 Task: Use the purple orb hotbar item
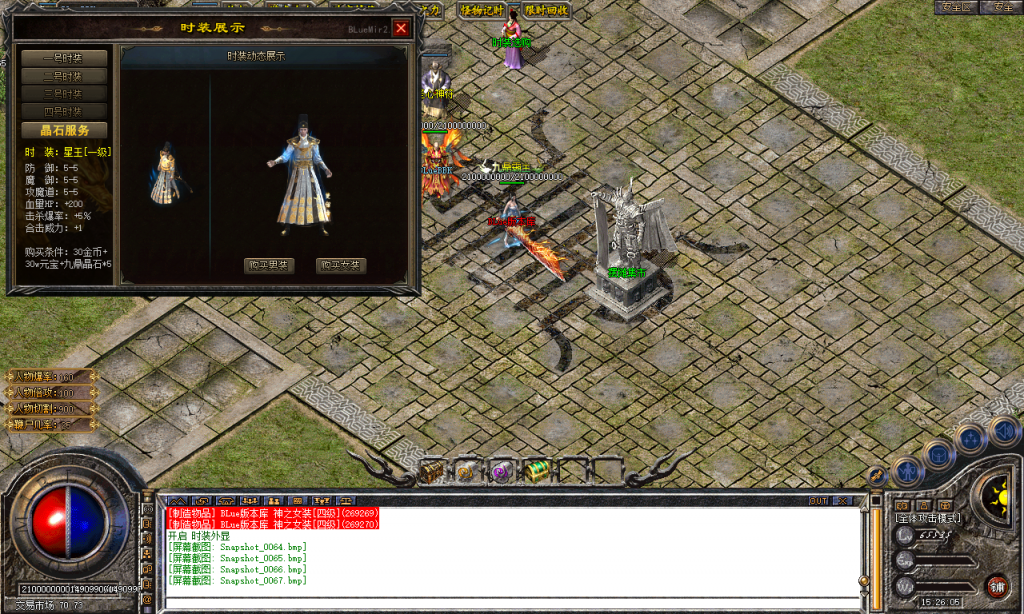pyautogui.click(x=501, y=471)
